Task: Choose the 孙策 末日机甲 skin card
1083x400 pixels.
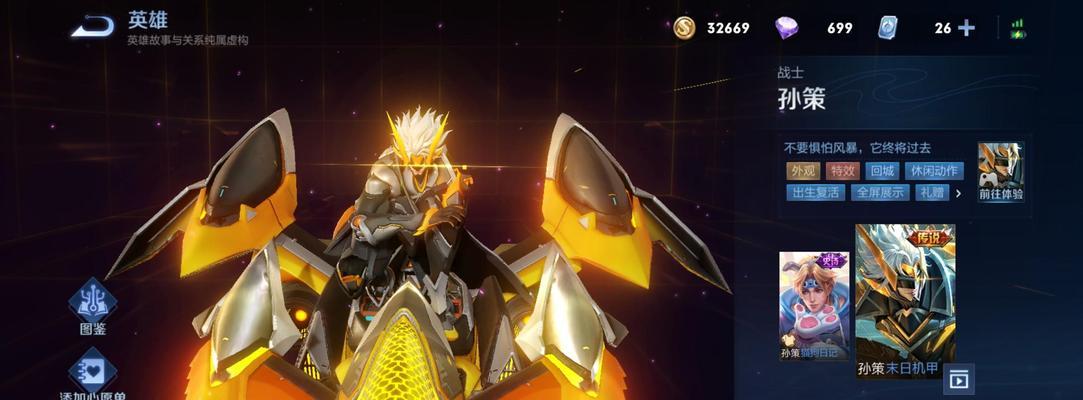Action: pos(905,300)
